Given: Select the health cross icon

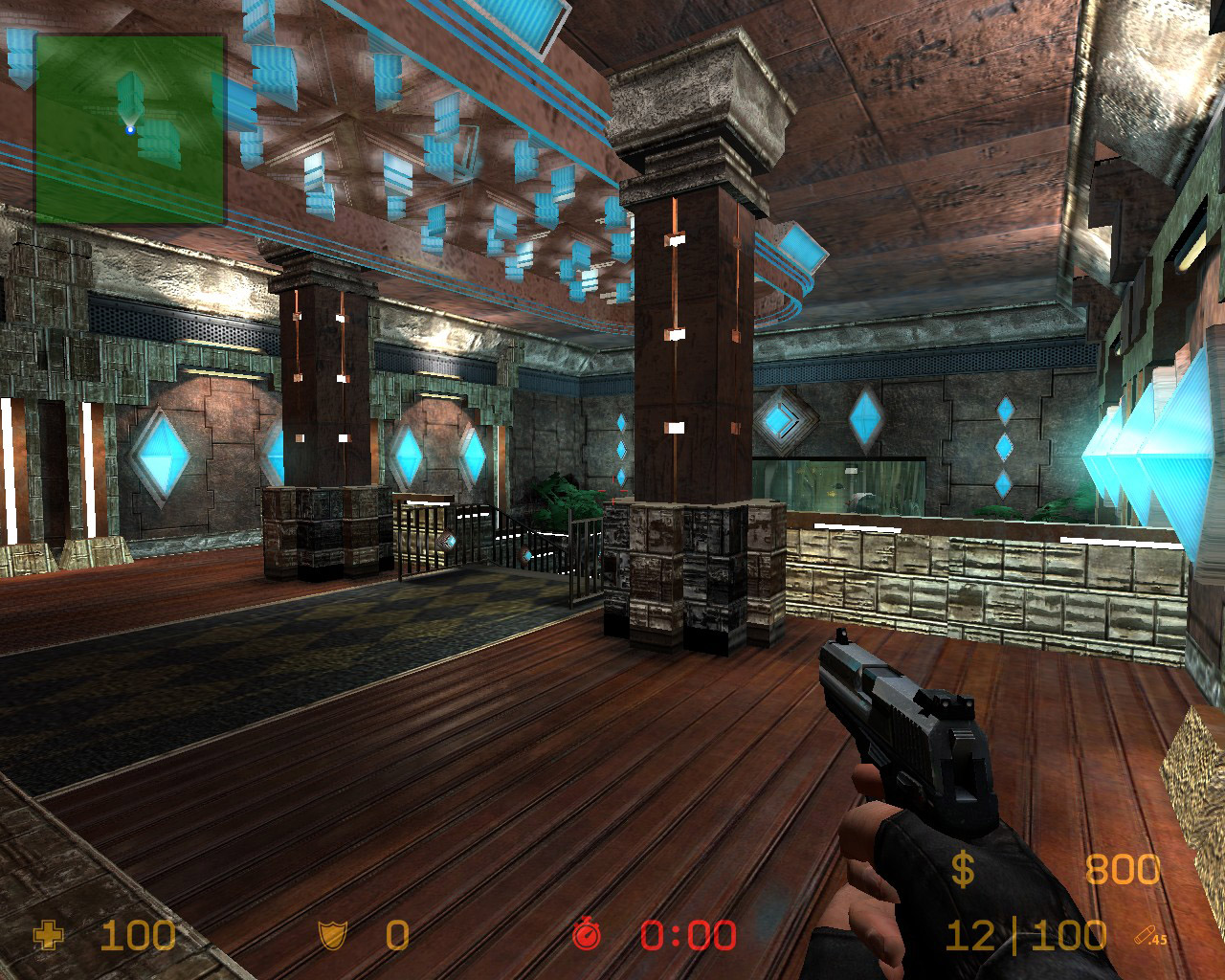Looking at the screenshot, I should click(x=47, y=935).
